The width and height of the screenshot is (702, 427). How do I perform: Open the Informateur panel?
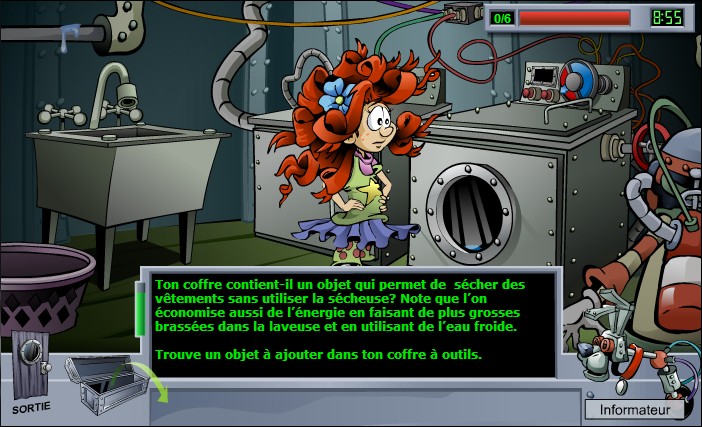634,409
